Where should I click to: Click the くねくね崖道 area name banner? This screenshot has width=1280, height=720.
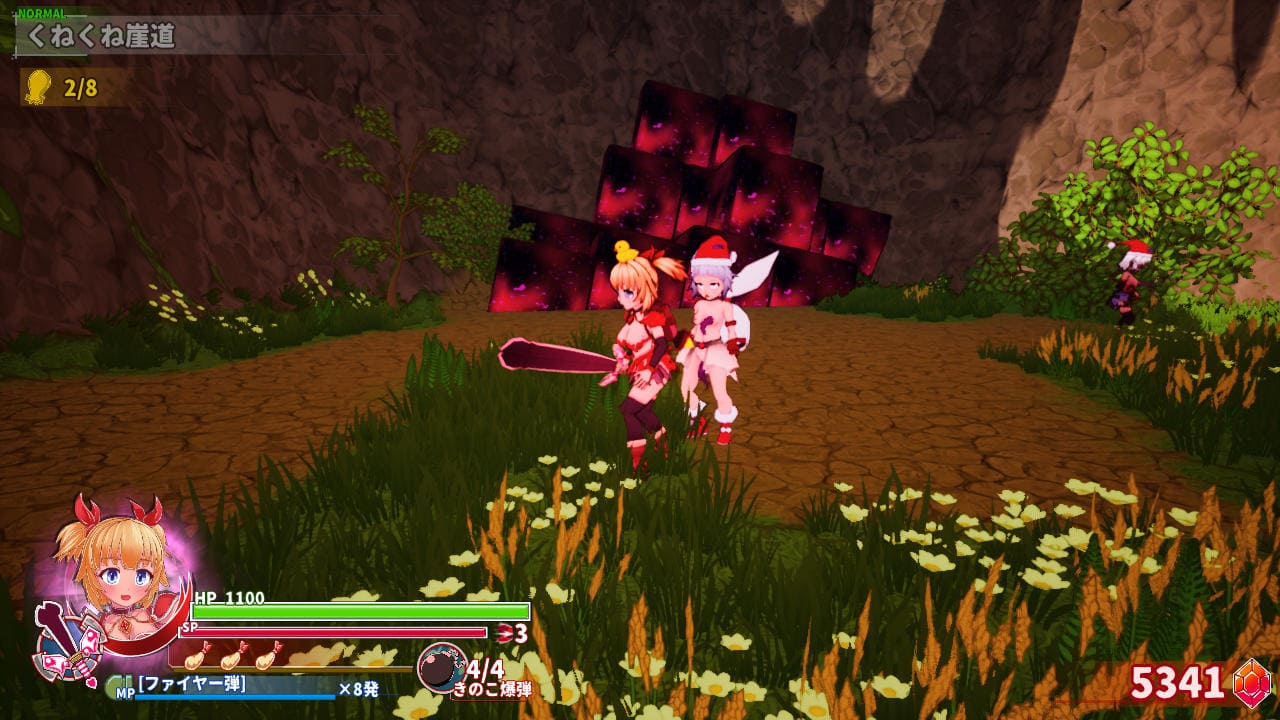pos(100,38)
